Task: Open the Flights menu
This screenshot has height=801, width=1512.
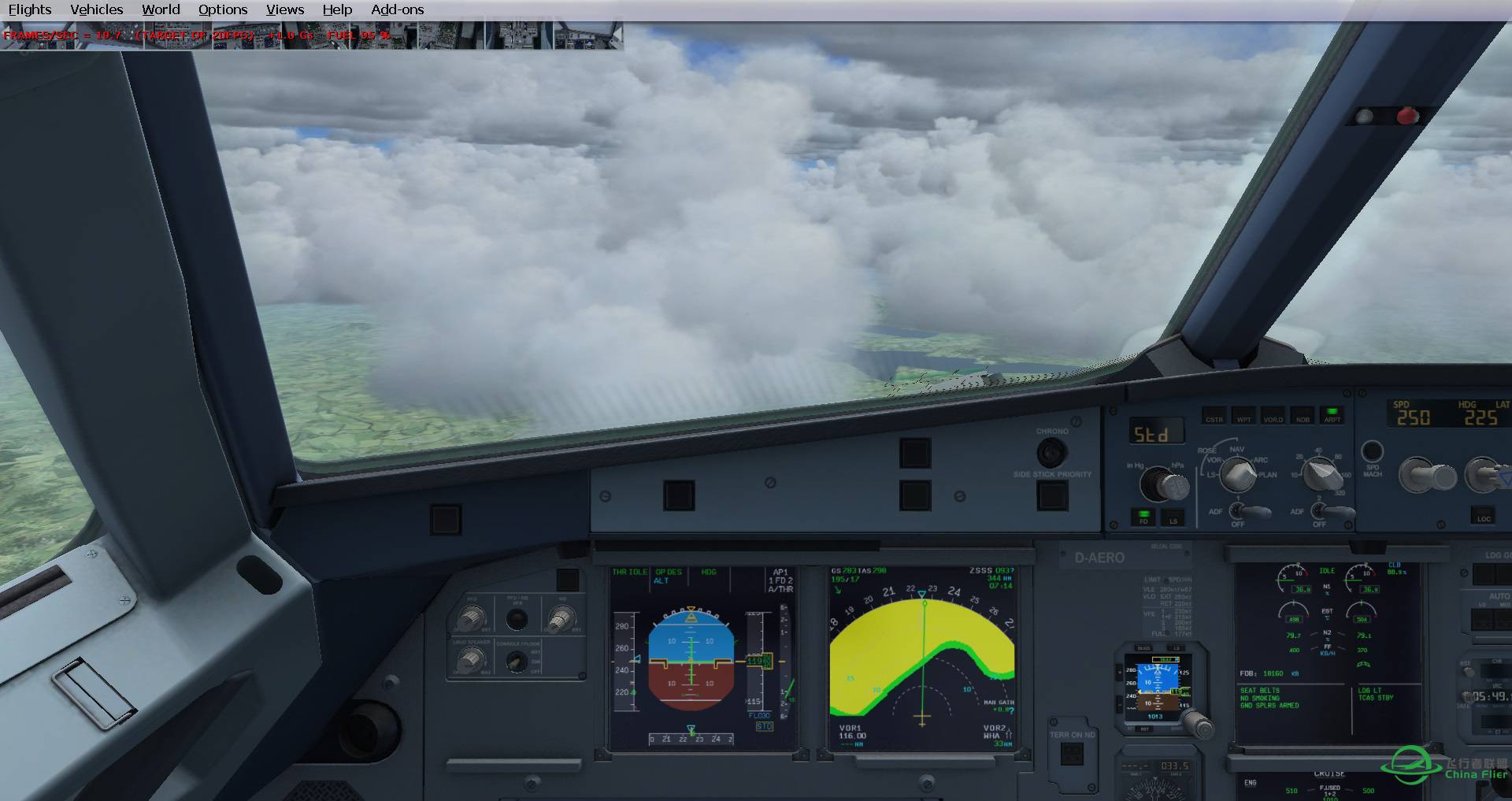Action: pyautogui.click(x=29, y=9)
